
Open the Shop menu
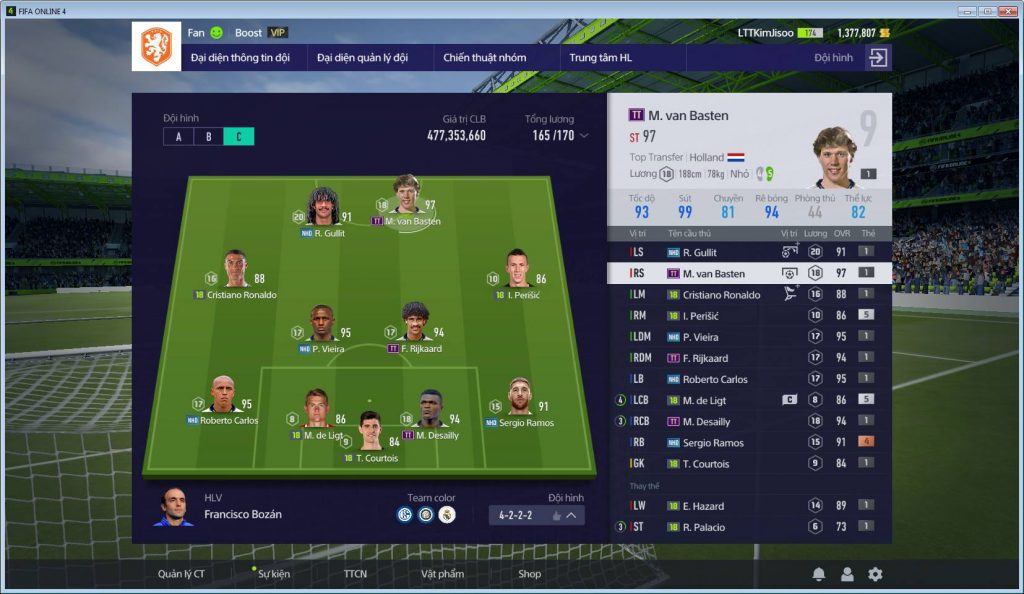[x=529, y=574]
